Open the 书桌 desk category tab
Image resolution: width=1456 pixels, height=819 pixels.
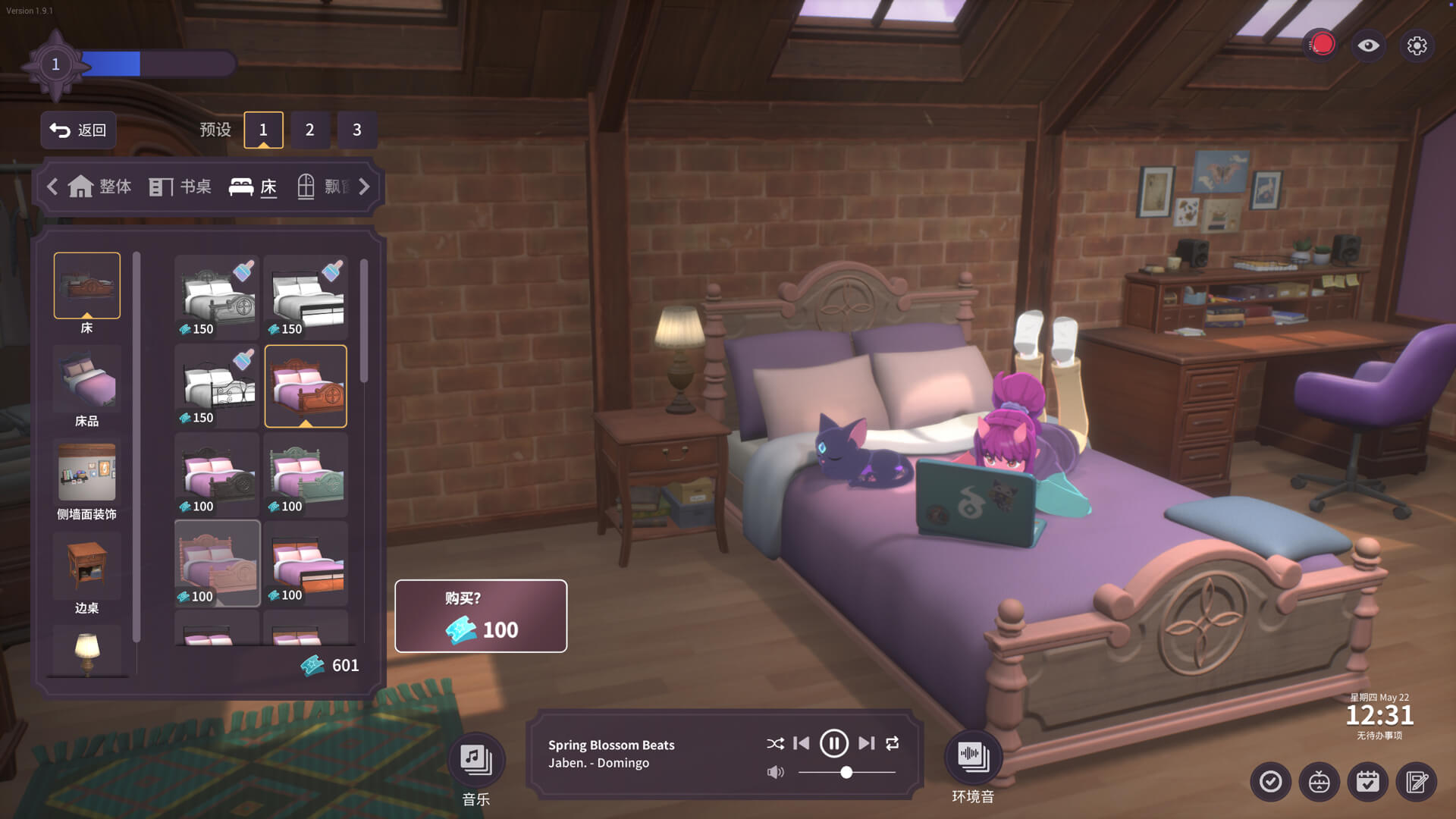(x=180, y=187)
